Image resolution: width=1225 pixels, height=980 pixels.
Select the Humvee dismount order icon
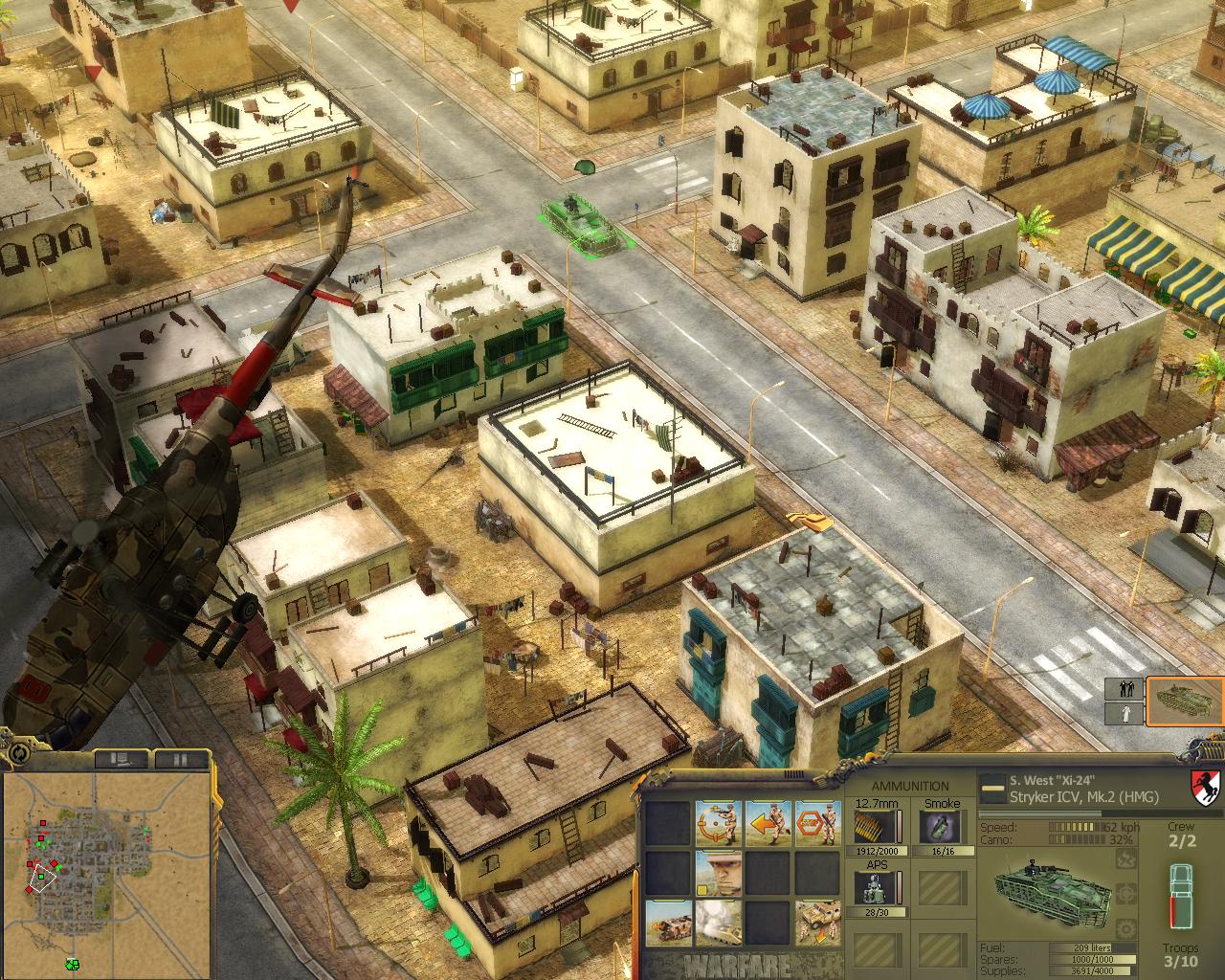pos(819,923)
